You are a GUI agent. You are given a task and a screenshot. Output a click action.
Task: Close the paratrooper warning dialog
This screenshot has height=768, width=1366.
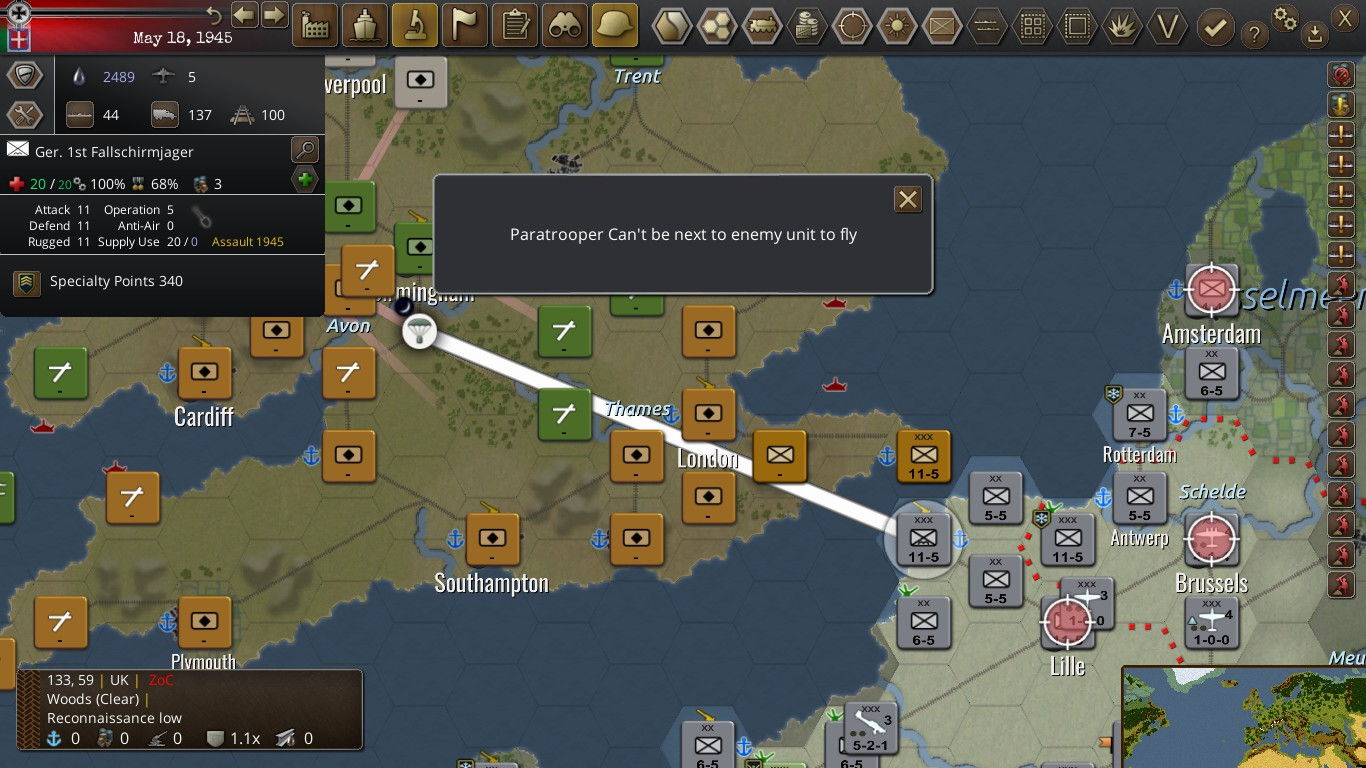(x=907, y=199)
